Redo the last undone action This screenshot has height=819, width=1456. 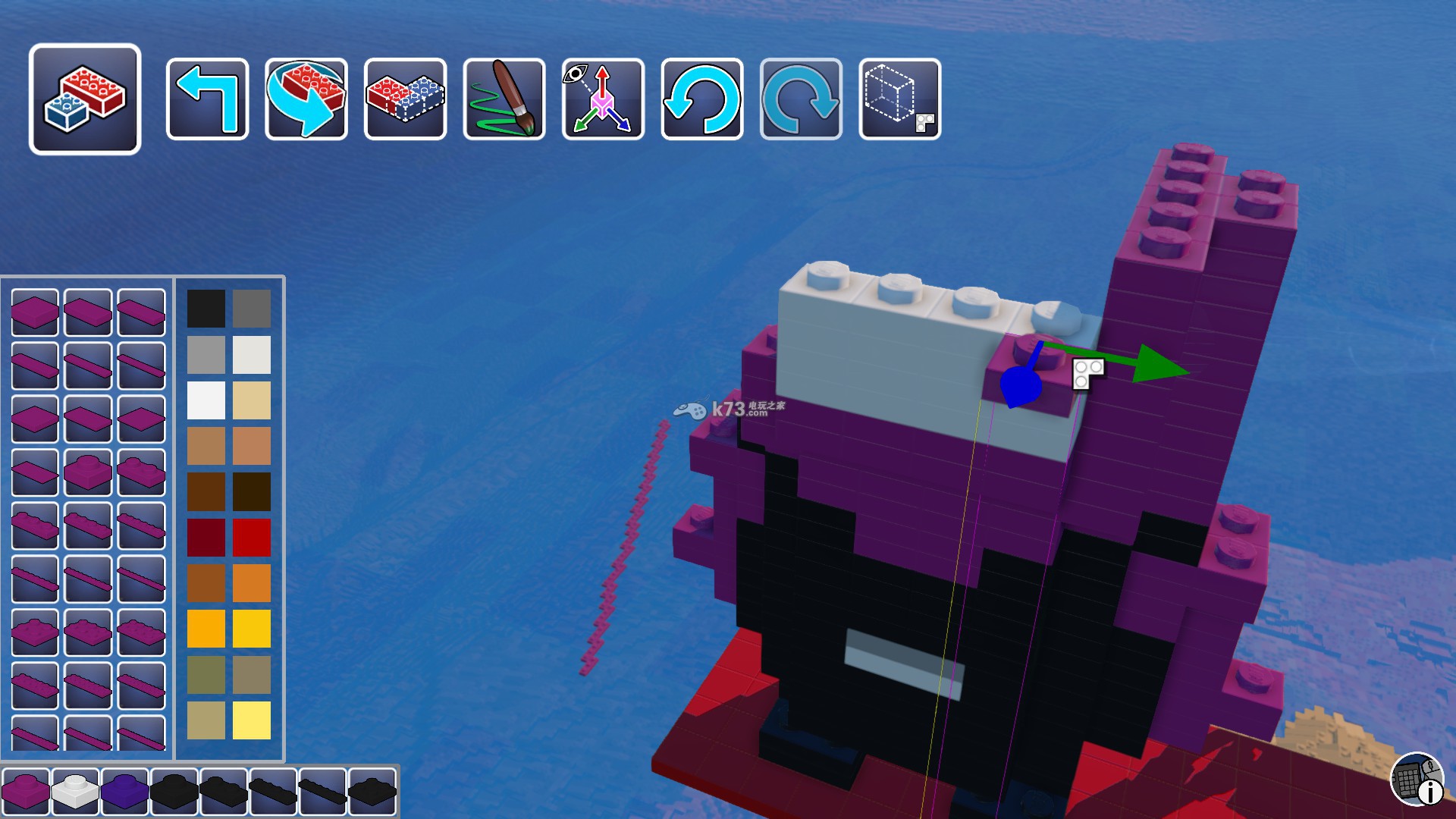click(x=801, y=99)
